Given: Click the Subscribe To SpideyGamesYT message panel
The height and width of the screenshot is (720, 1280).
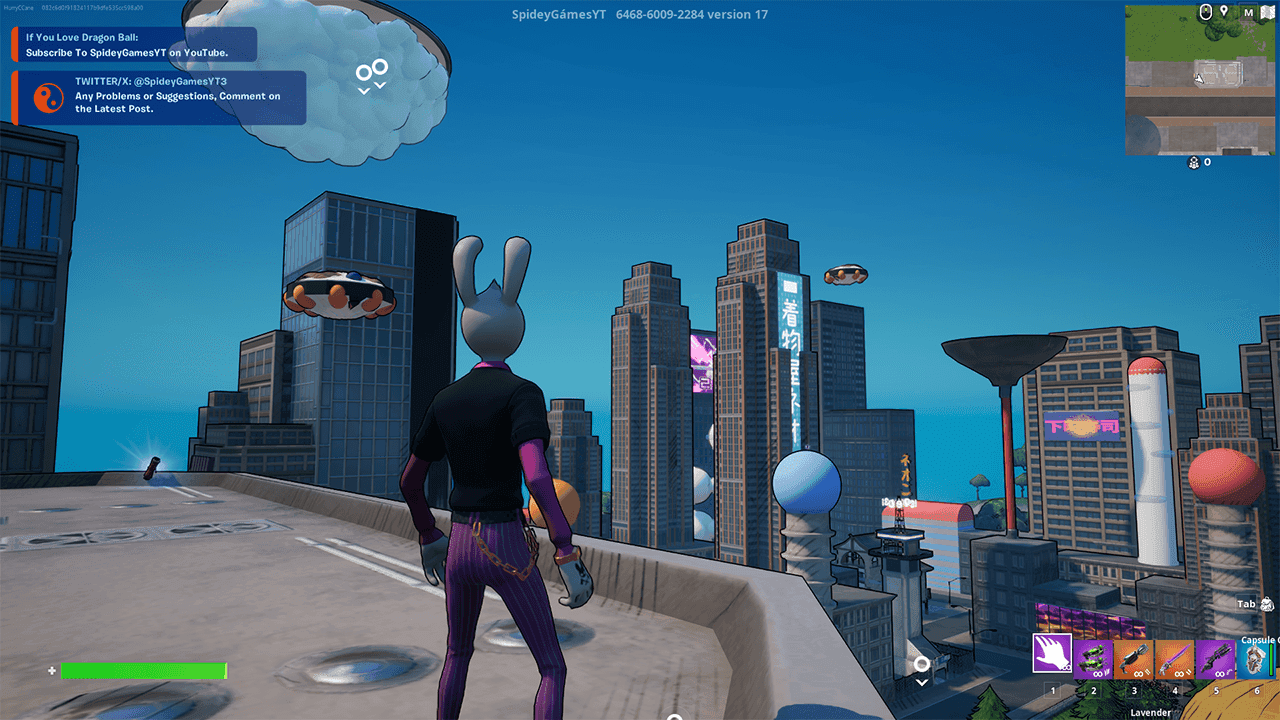Looking at the screenshot, I should pos(134,45).
